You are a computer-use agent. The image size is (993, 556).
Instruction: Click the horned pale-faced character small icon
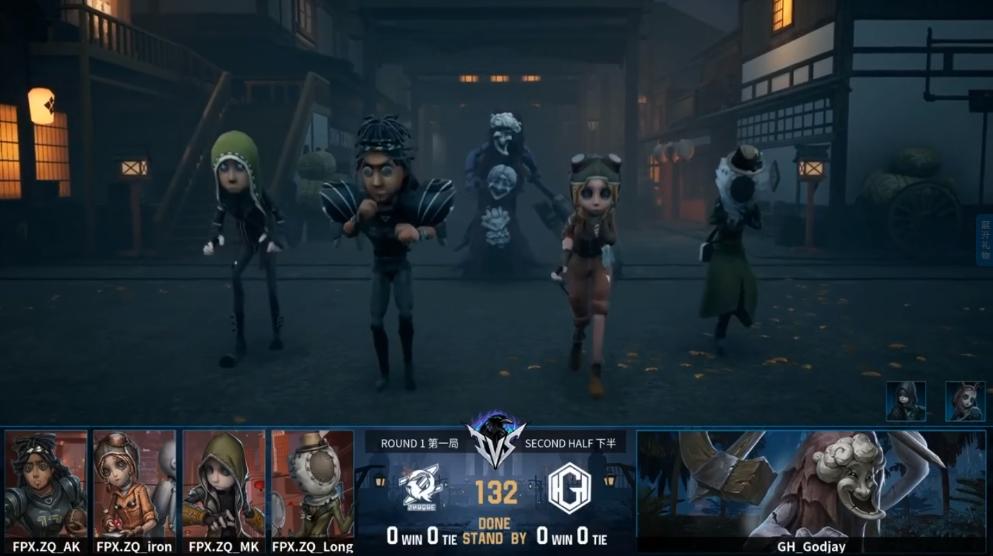(x=965, y=401)
